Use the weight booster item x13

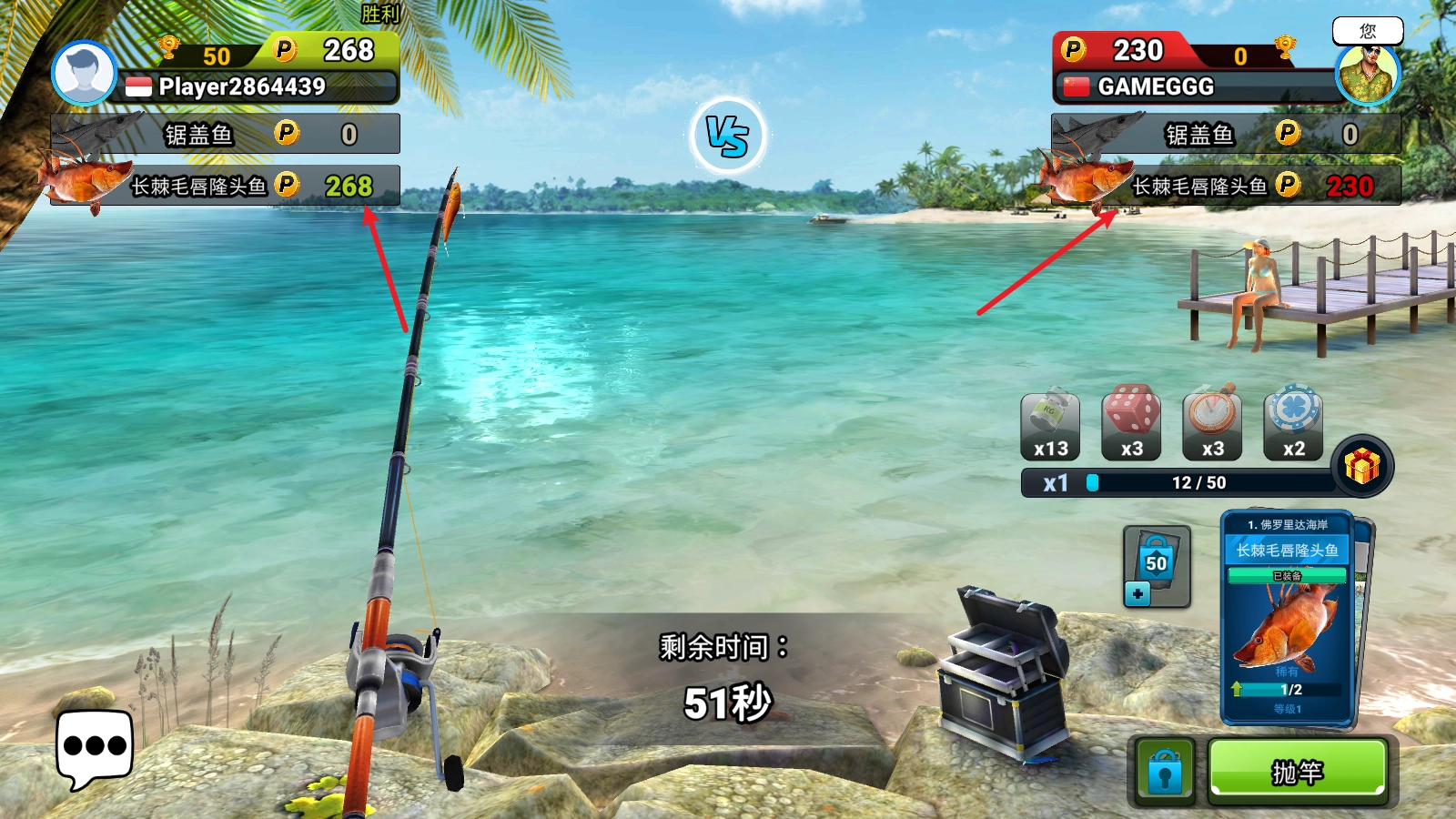pyautogui.click(x=1050, y=426)
